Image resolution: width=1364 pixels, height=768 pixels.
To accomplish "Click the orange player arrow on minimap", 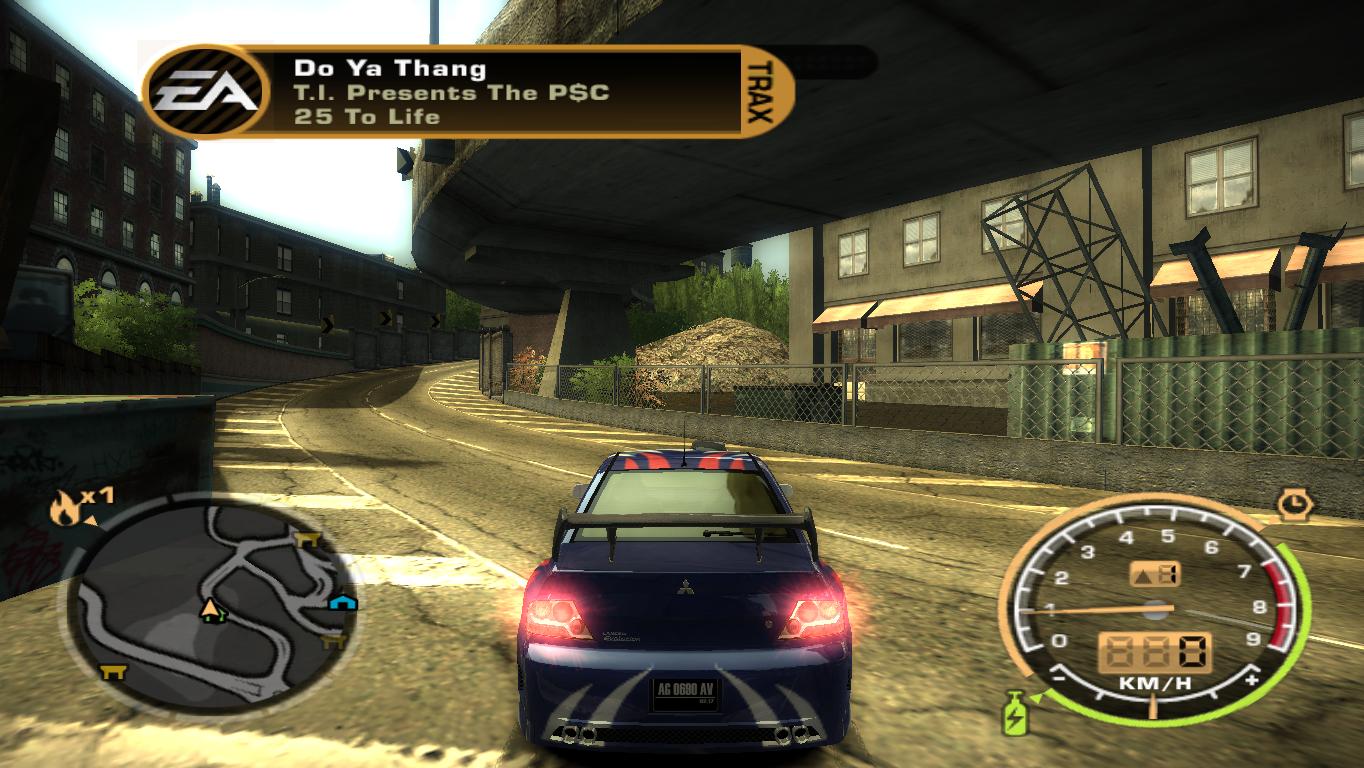I will click(x=210, y=608).
